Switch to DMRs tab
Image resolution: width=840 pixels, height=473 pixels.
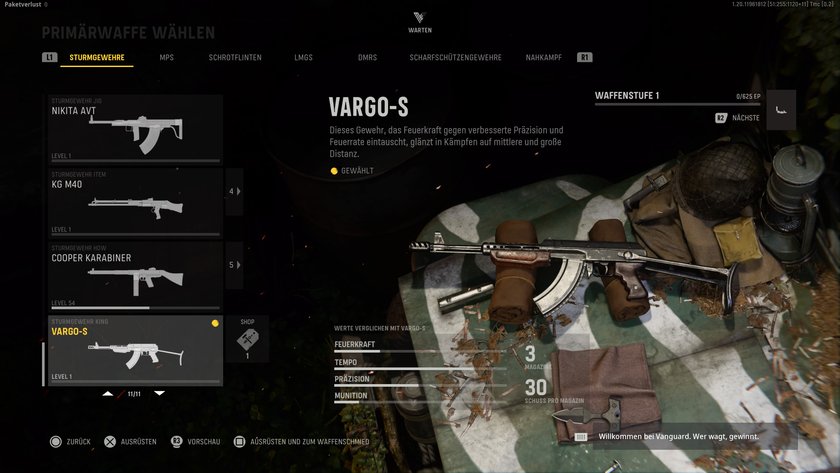[x=367, y=58]
